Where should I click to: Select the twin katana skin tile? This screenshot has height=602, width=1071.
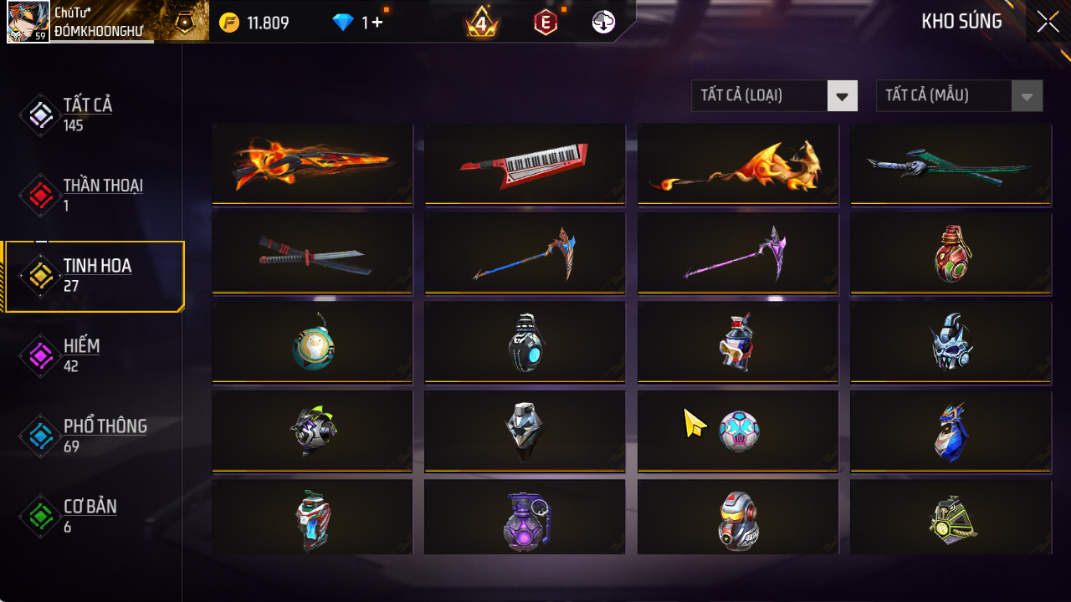[x=312, y=253]
